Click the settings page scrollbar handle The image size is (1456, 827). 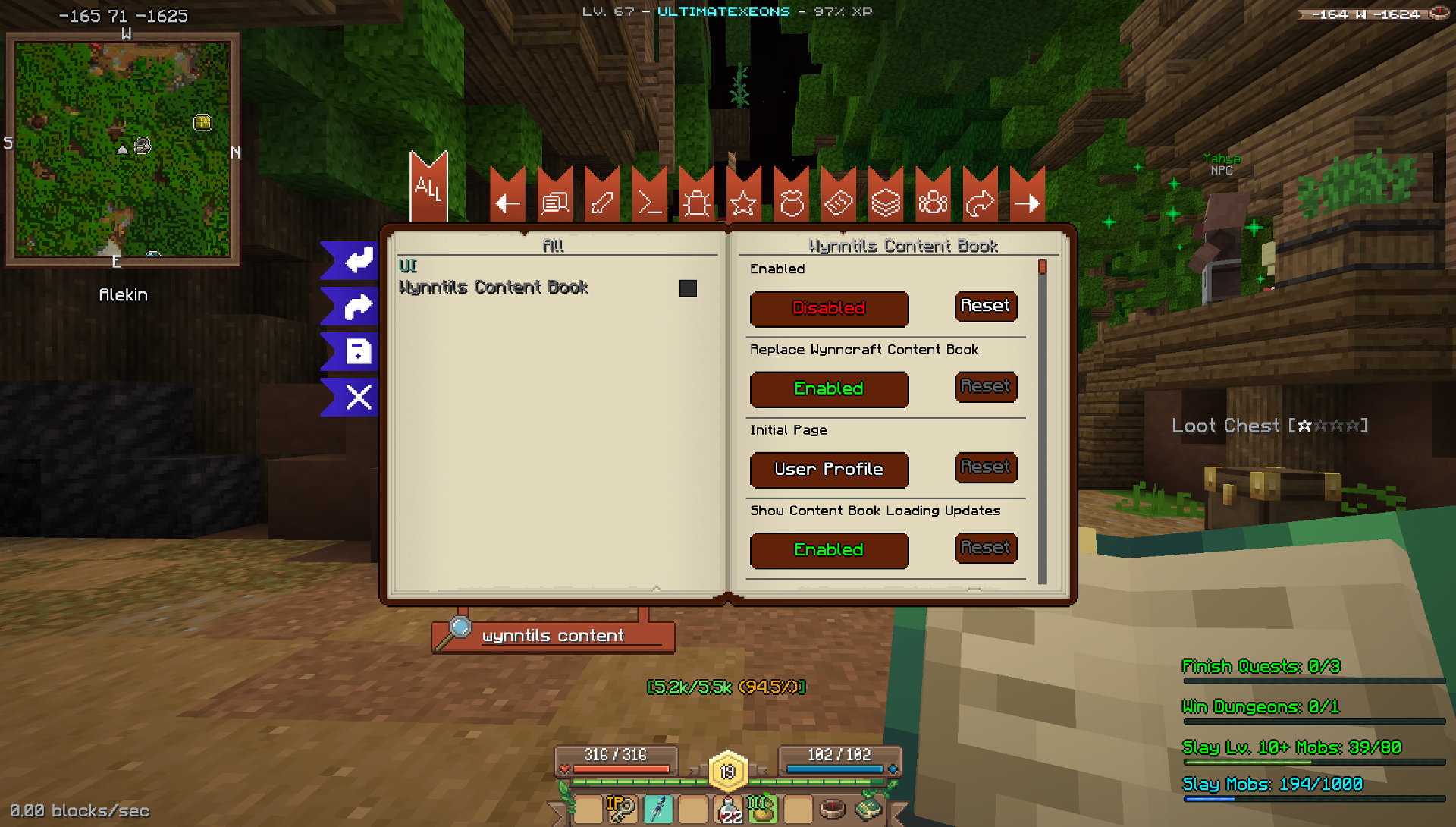click(1043, 267)
